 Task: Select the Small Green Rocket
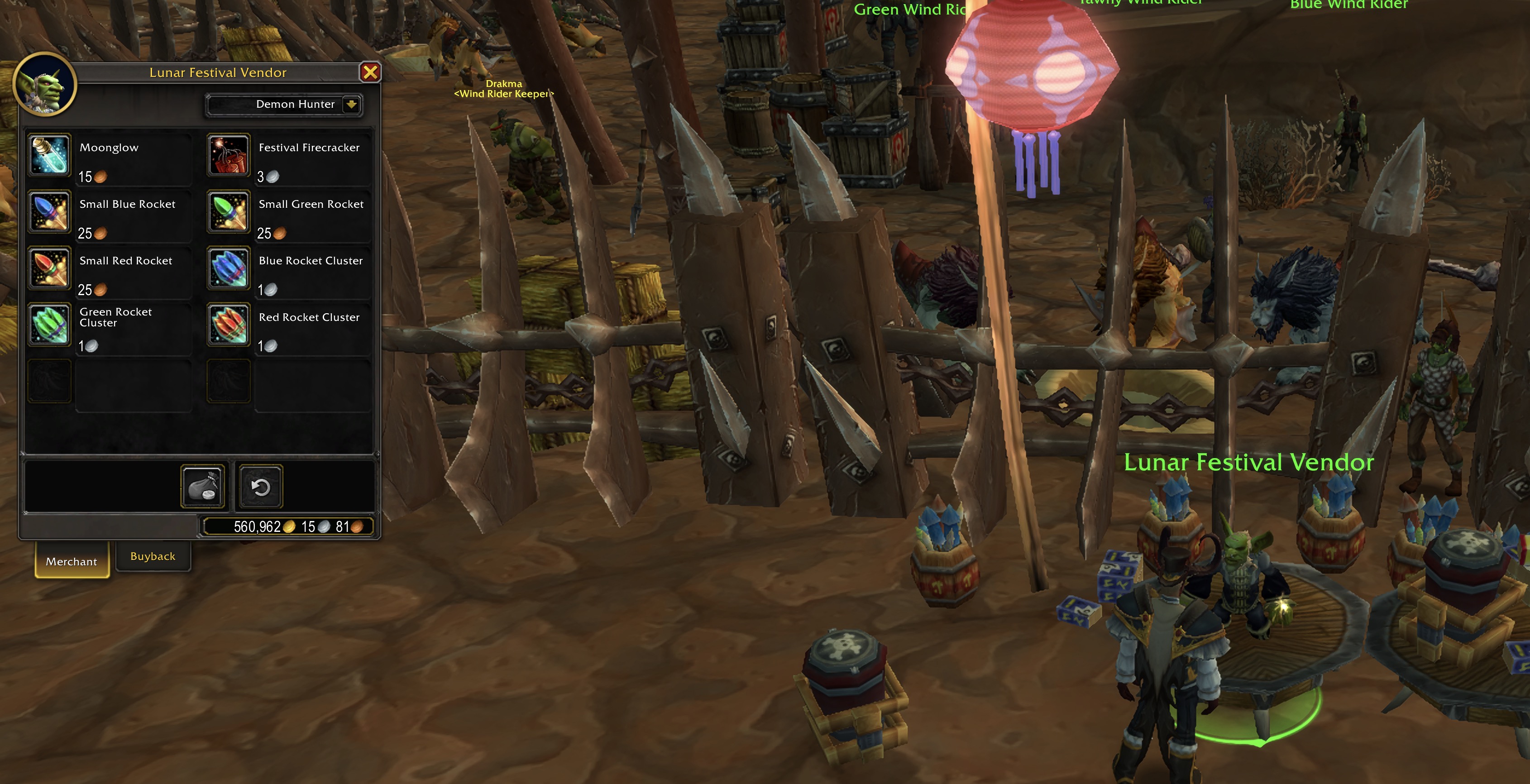(x=229, y=211)
